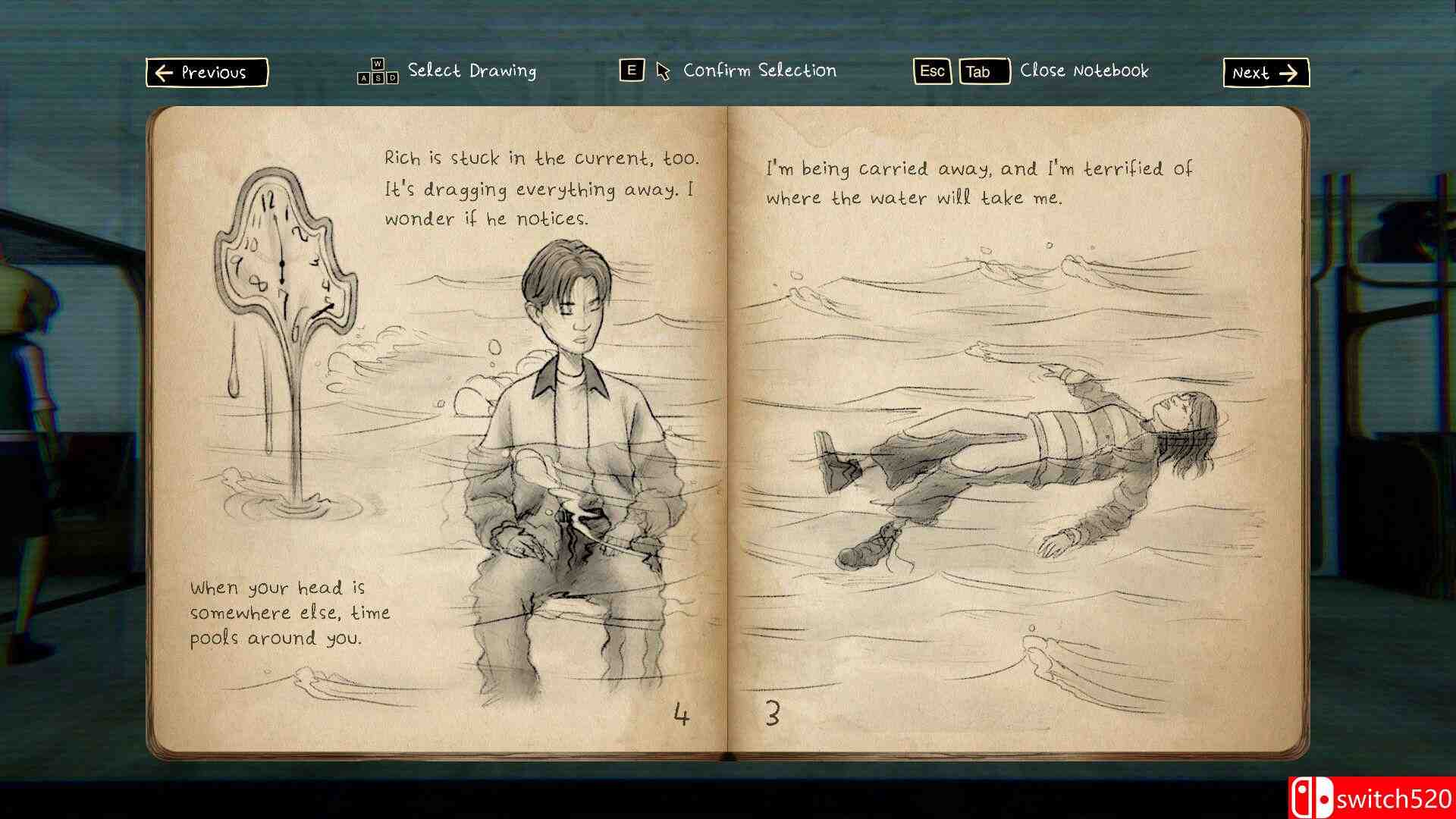Click the S key icon in movement prompt
This screenshot has width=1456, height=819.
click(x=379, y=77)
